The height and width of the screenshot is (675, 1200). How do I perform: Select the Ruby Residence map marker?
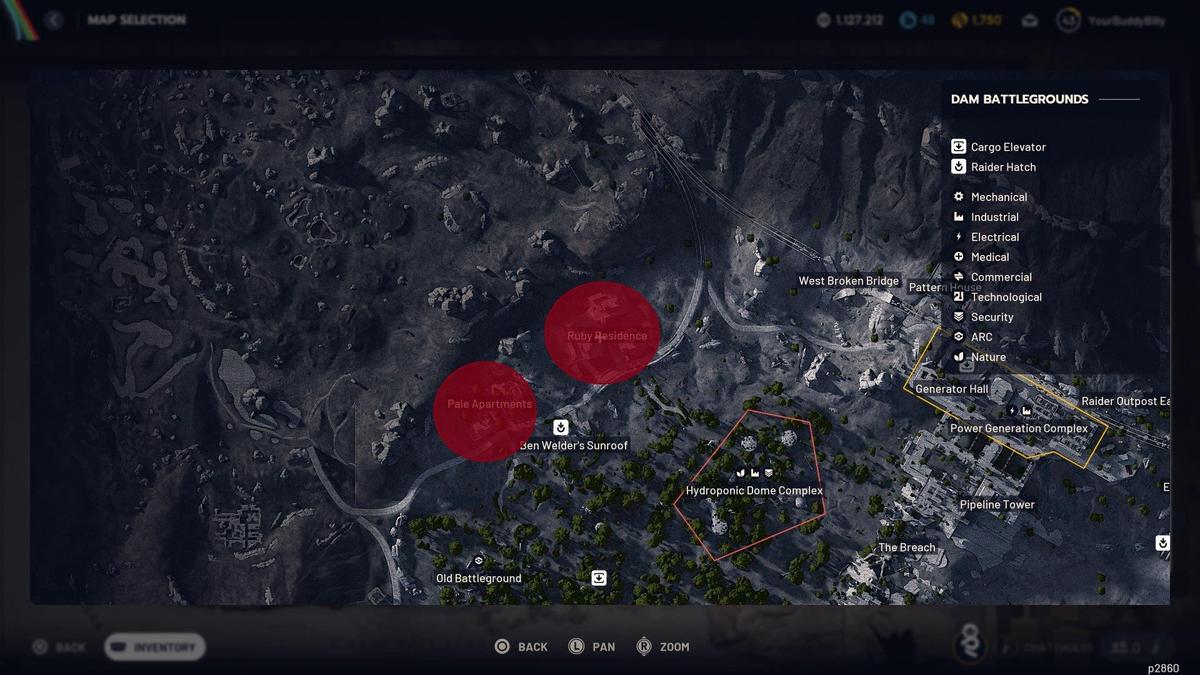point(603,333)
